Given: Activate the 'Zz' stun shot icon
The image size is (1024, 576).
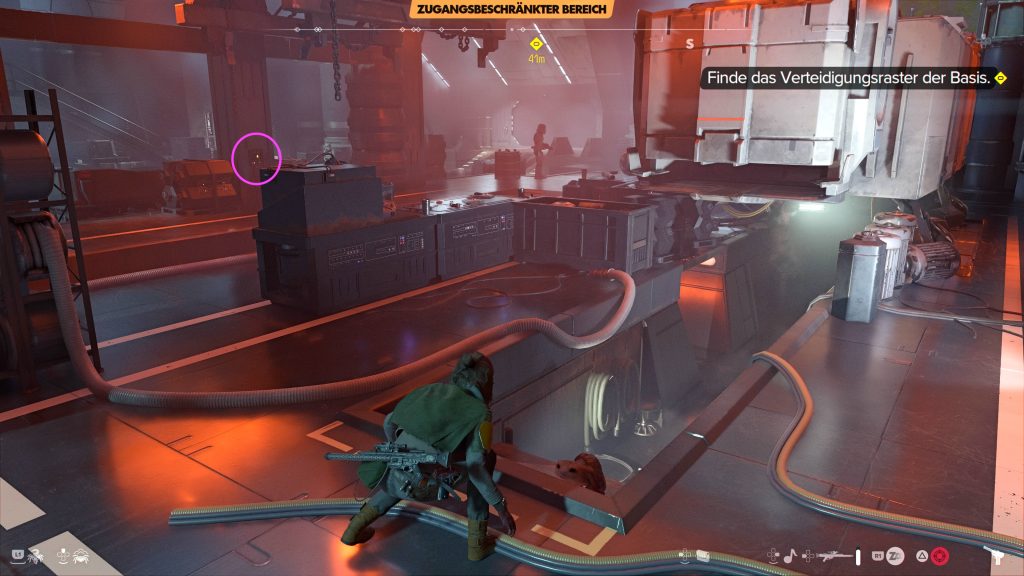Looking at the screenshot, I should click(896, 555).
